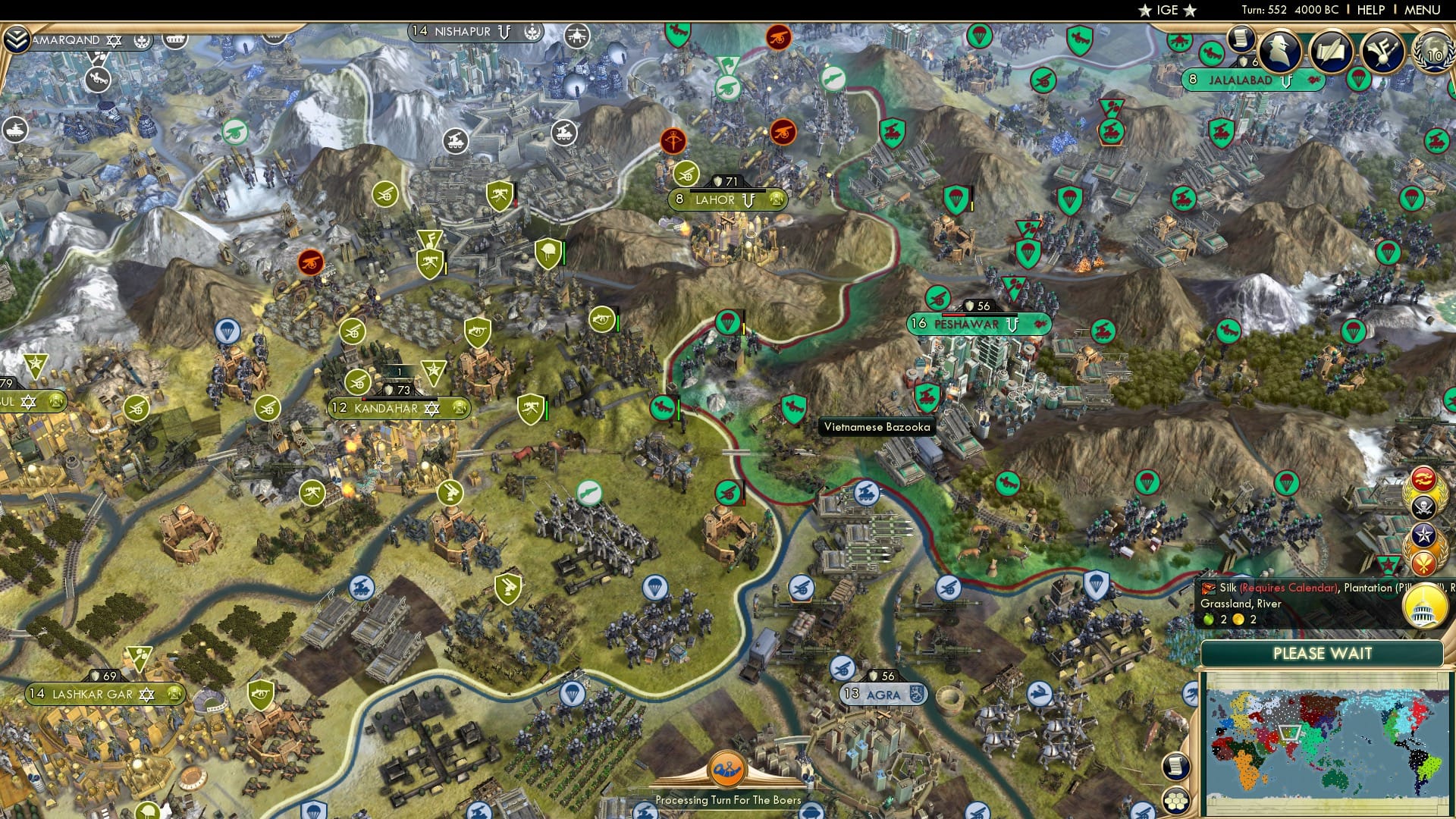Open the Diplomacy overview quill-and-scroll icon
This screenshot has height=819, width=1456.
click(1331, 52)
